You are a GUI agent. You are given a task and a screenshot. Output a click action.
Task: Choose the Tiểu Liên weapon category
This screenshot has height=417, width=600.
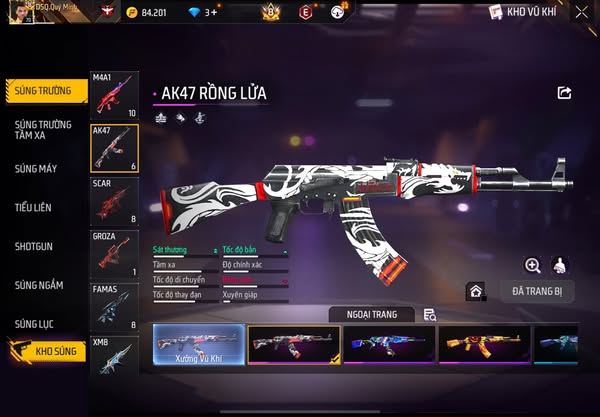pos(34,207)
